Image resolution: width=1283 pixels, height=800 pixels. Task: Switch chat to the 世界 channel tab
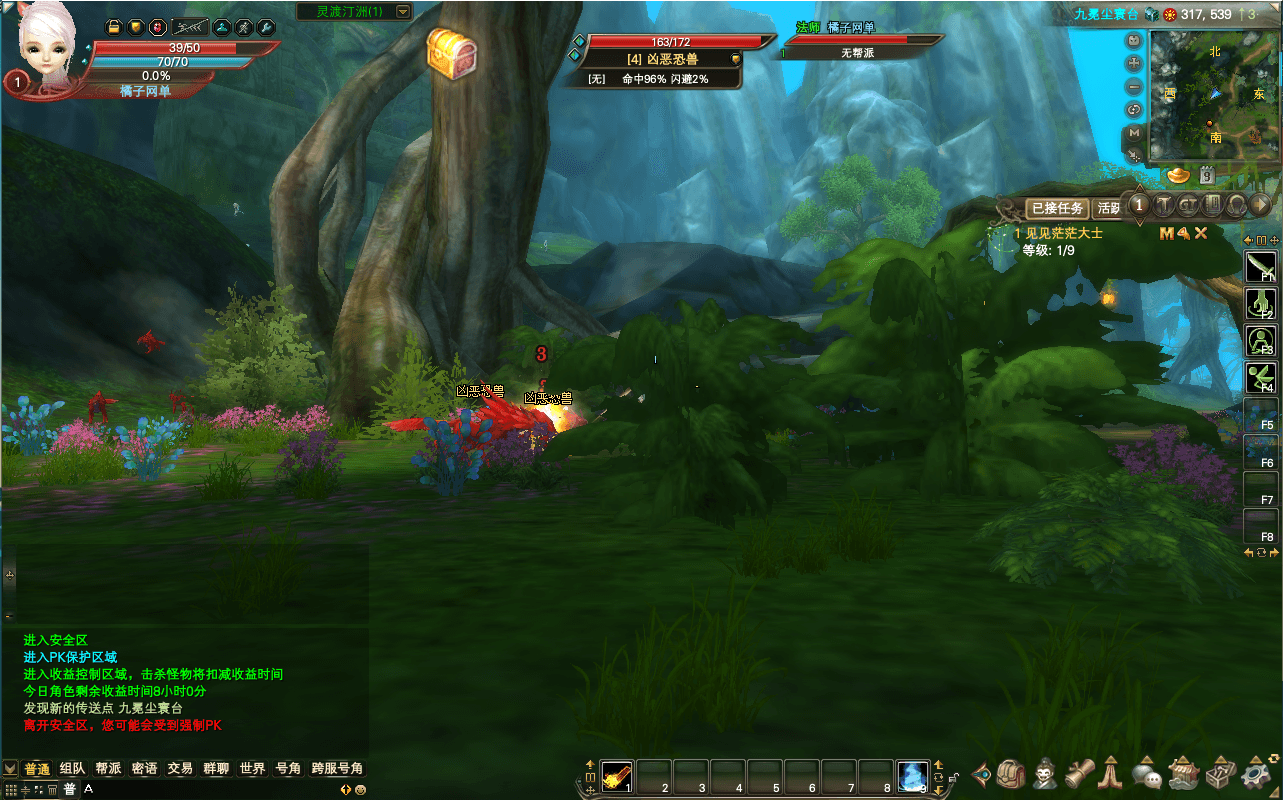[x=252, y=769]
